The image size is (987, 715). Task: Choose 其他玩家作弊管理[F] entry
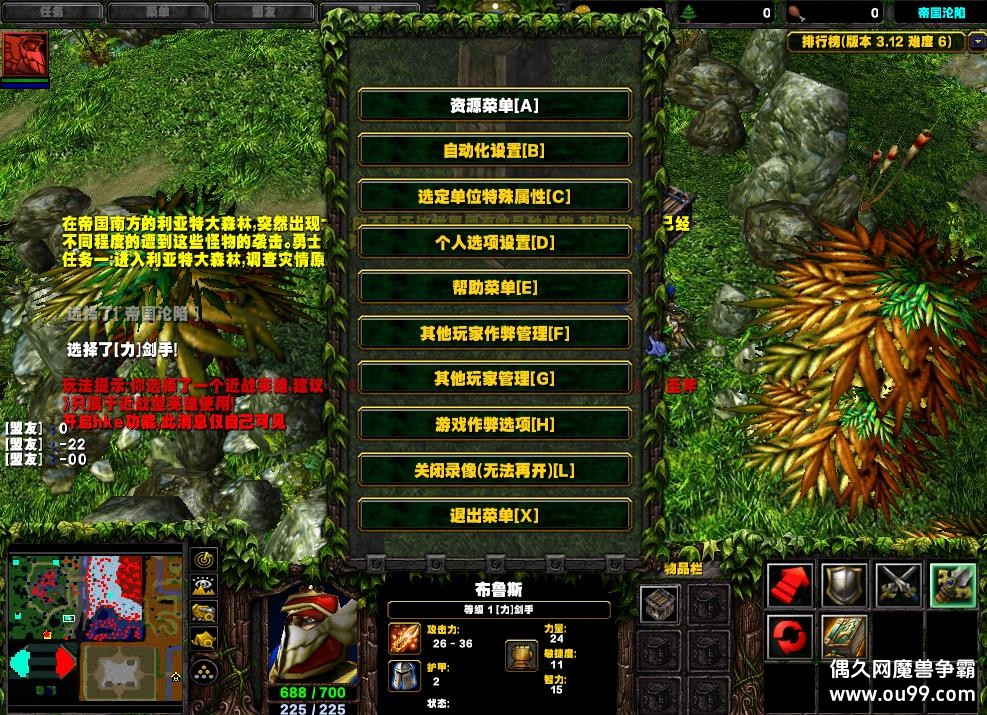tap(494, 334)
